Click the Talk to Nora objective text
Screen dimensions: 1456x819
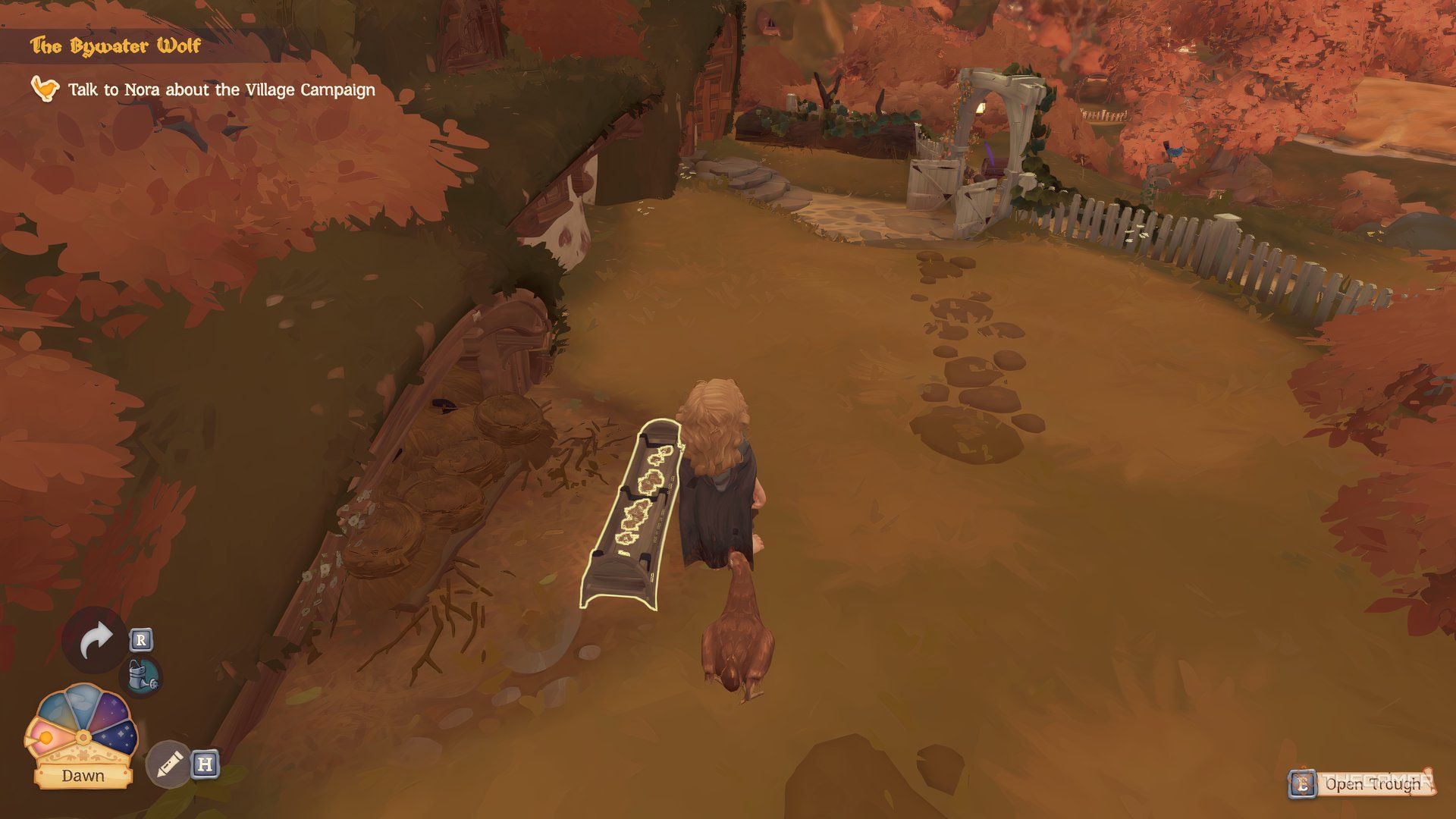(x=221, y=89)
